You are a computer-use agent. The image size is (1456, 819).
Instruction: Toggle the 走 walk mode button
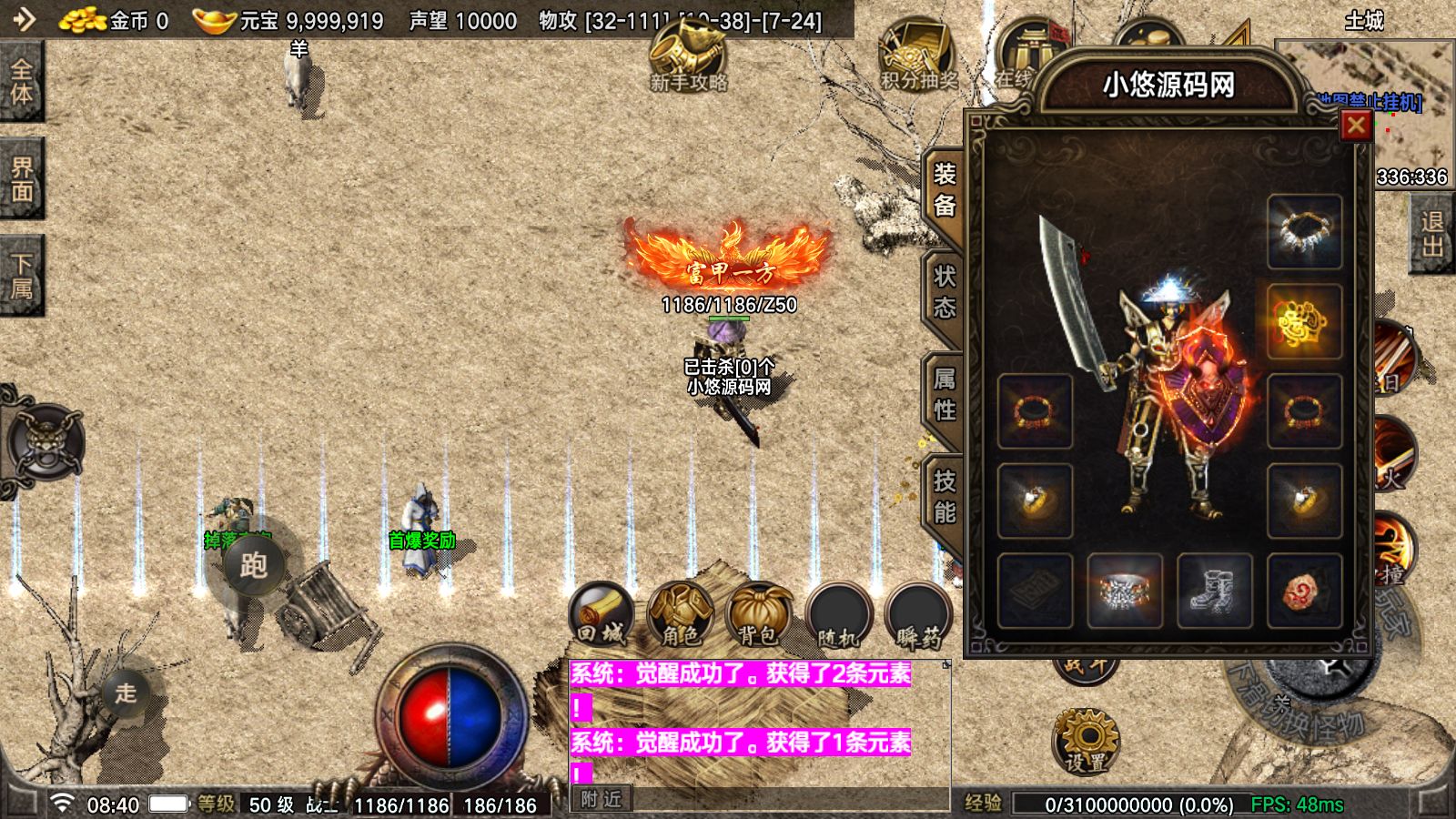126,693
